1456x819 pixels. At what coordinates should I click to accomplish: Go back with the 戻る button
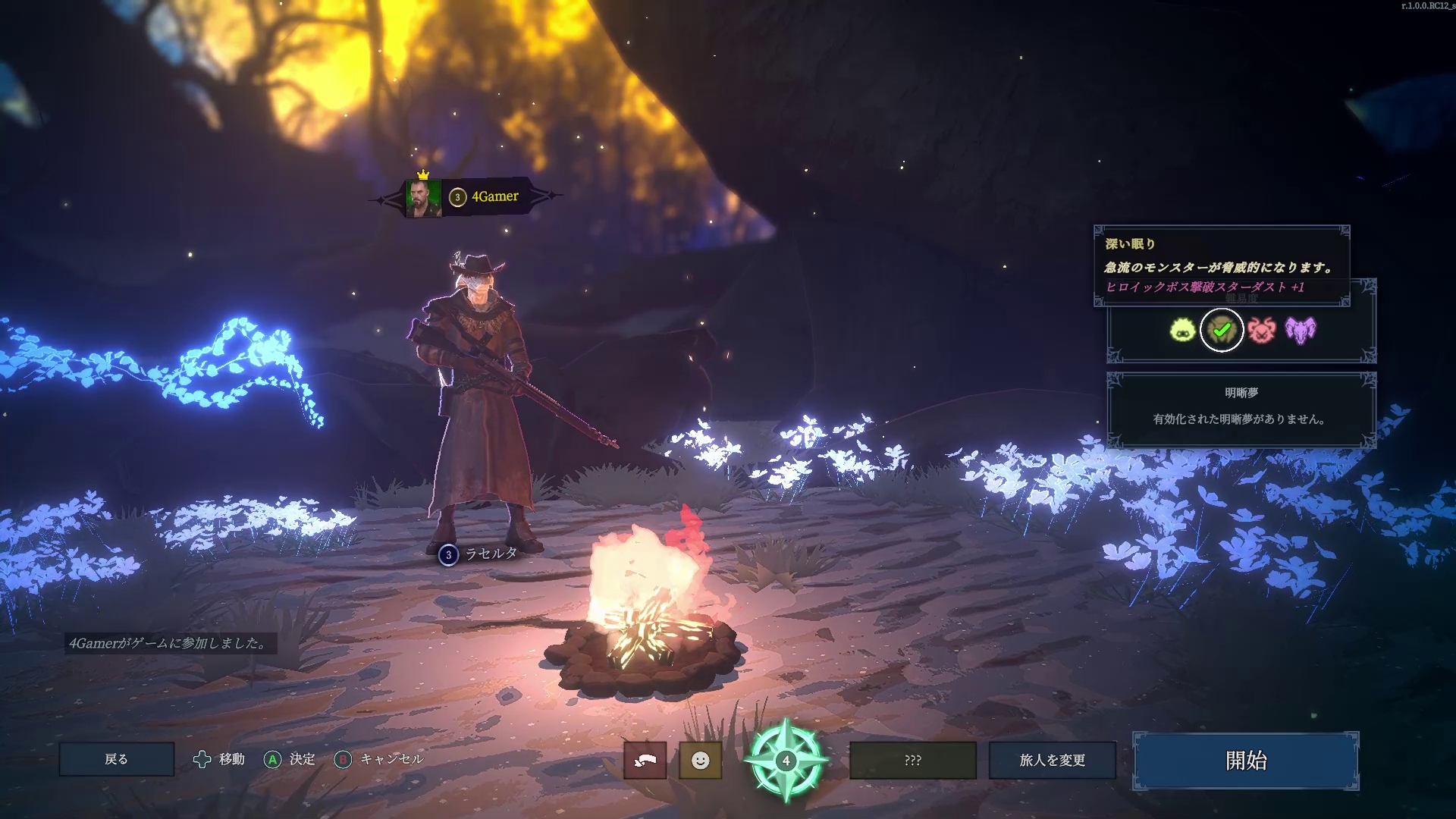coord(116,759)
